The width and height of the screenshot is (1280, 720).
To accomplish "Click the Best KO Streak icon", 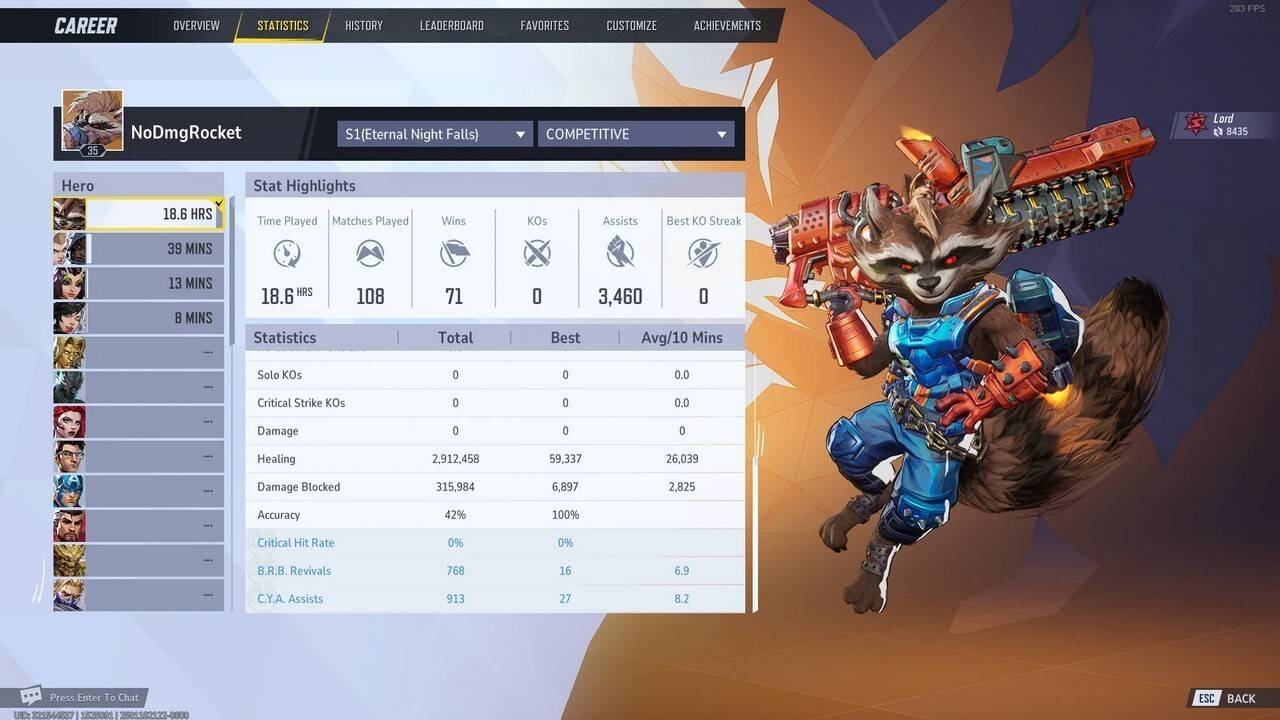I will pyautogui.click(x=703, y=254).
